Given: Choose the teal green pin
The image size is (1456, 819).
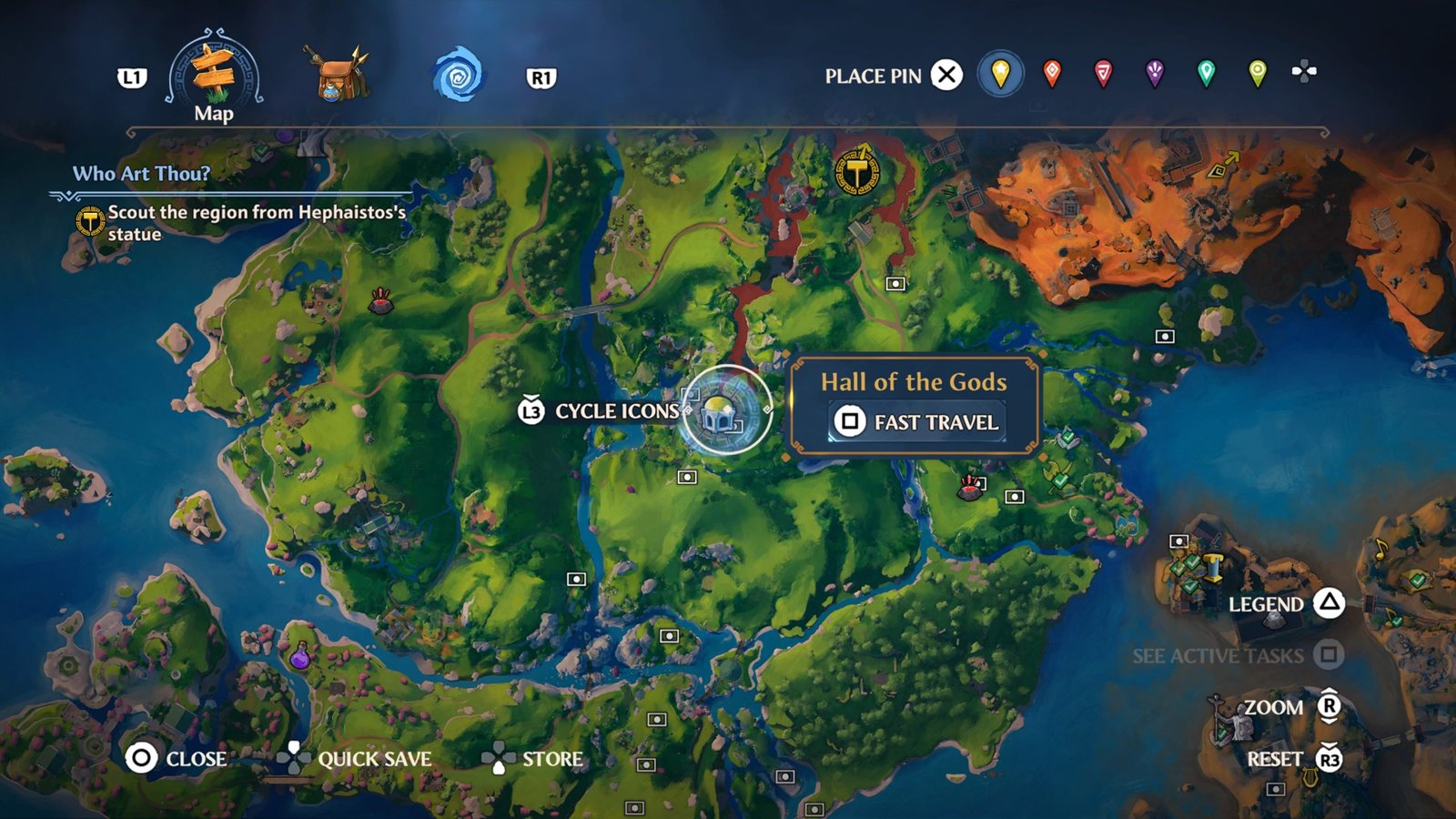Looking at the screenshot, I should coord(1206,74).
